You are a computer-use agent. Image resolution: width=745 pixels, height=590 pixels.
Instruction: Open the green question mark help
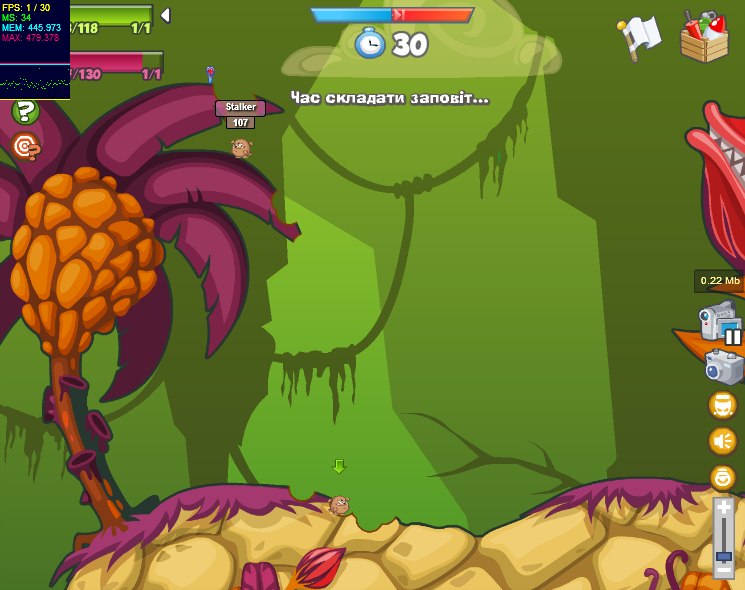coord(25,112)
